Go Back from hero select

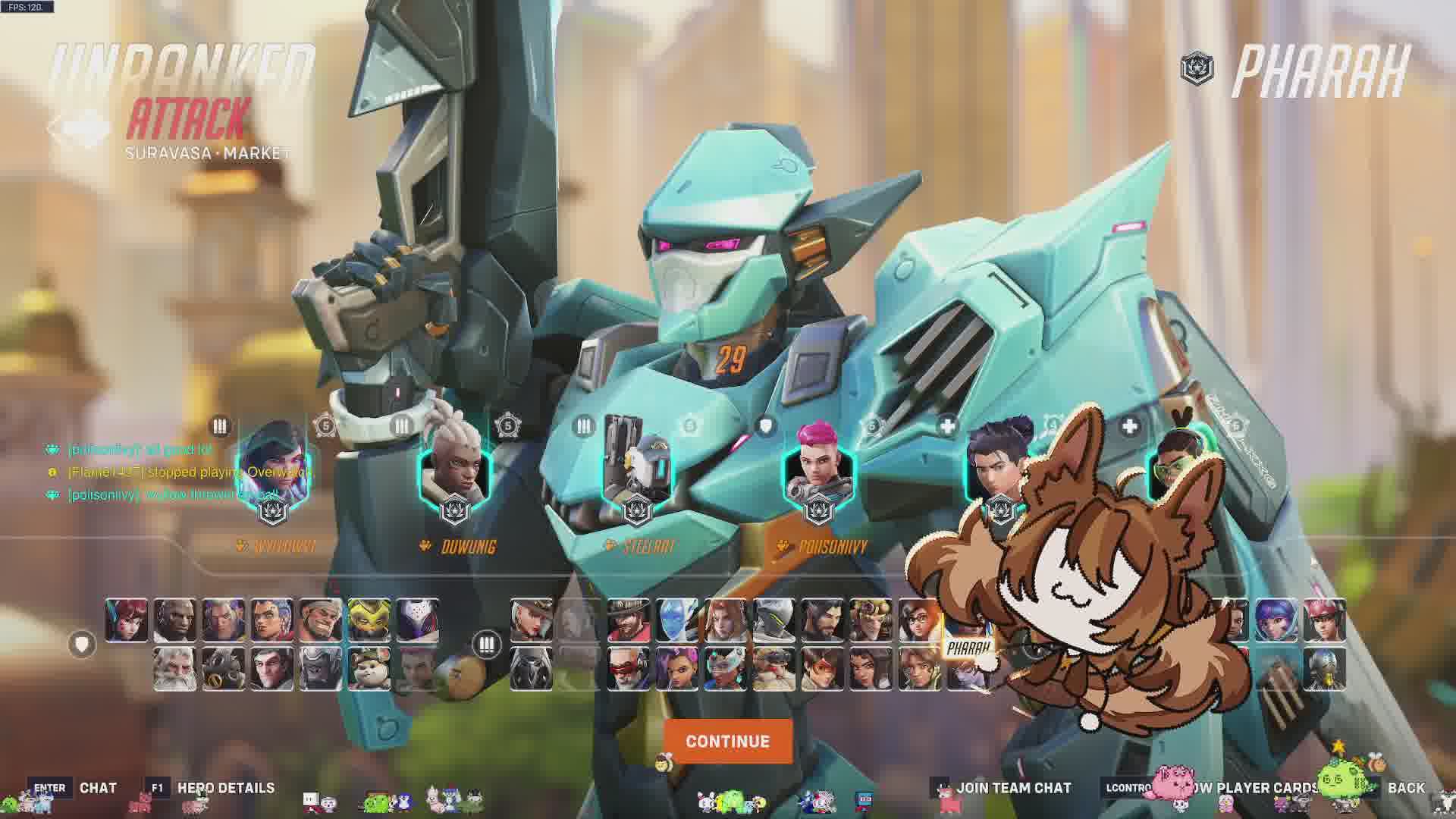[x=1405, y=788]
